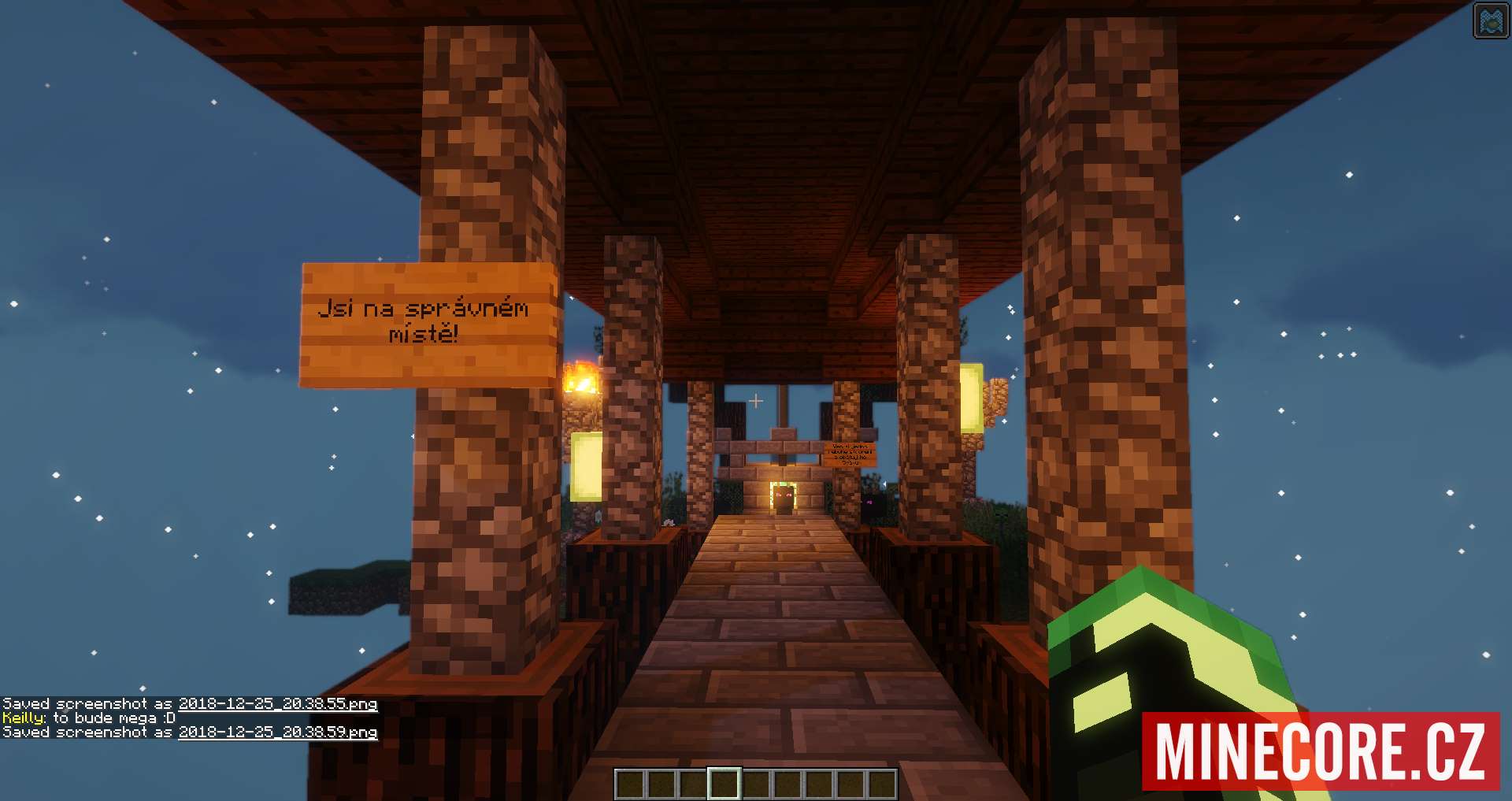Screen dimensions: 1512x801
Task: Open the 2018-12-25_20.38.59.png screenshot link
Action: 277,732
